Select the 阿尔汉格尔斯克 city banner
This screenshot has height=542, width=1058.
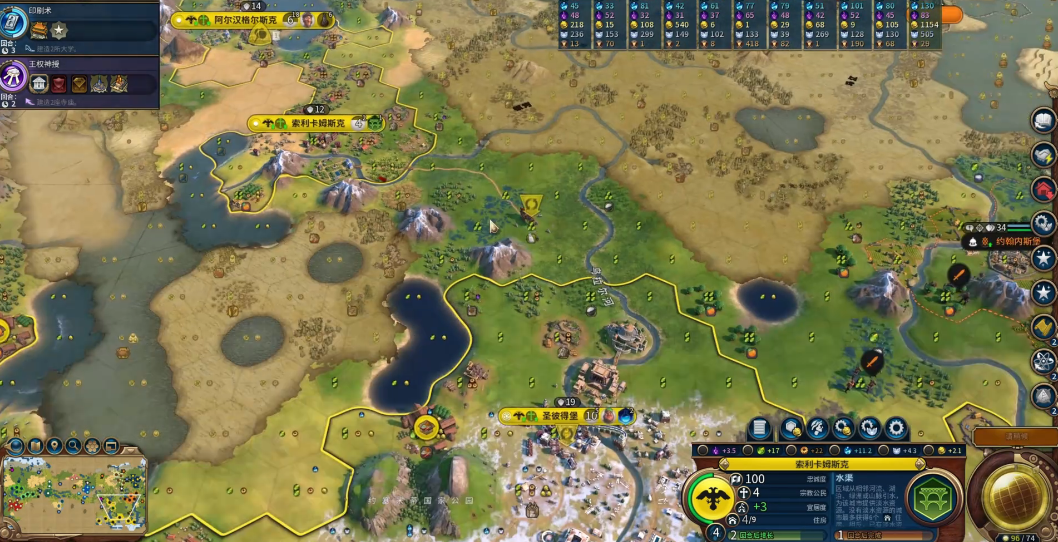coord(238,19)
